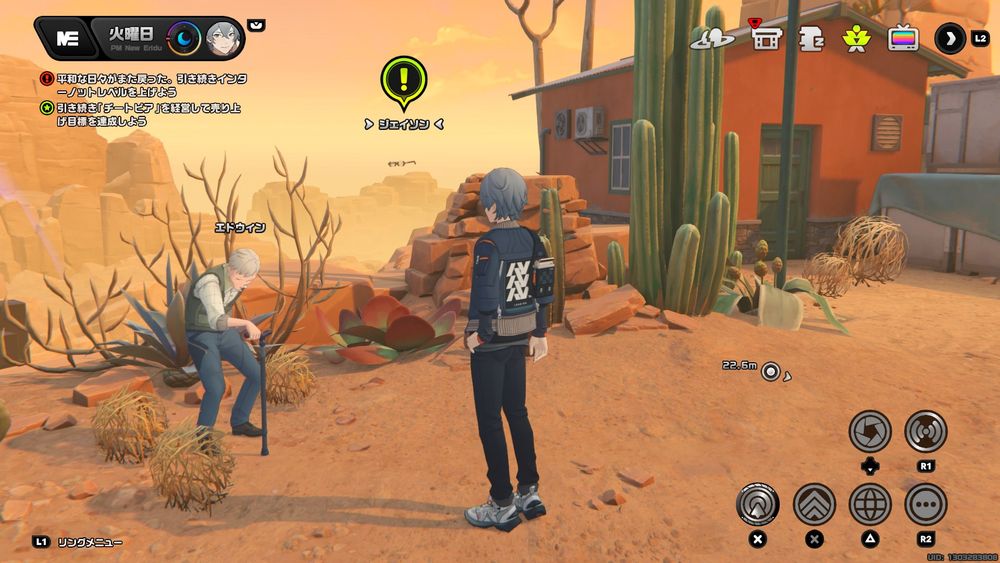The image size is (1000, 563).
Task: Select the green star side quest entry
Action: tap(140, 114)
